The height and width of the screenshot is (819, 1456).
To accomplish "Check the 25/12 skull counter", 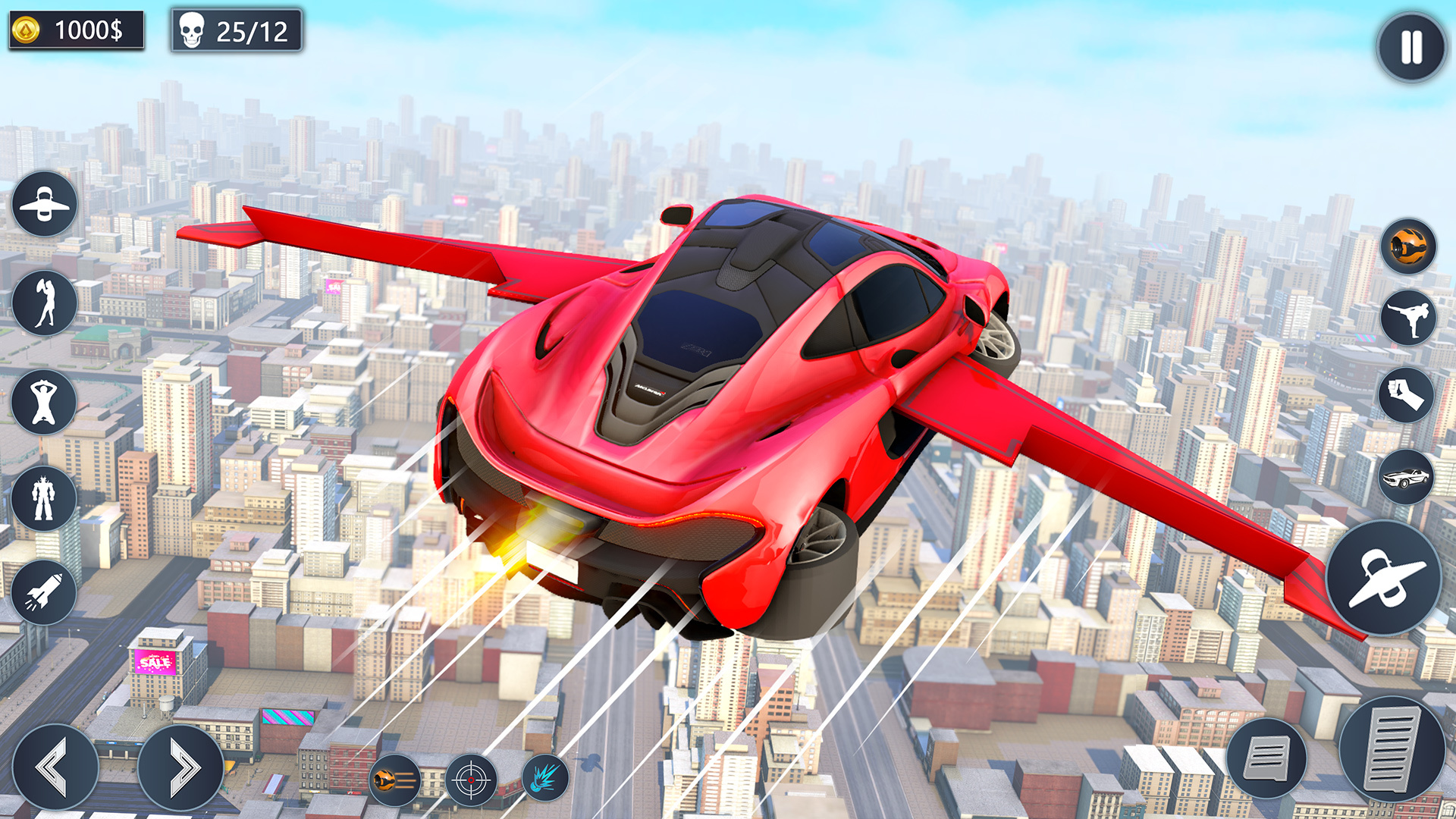I will 235,31.
